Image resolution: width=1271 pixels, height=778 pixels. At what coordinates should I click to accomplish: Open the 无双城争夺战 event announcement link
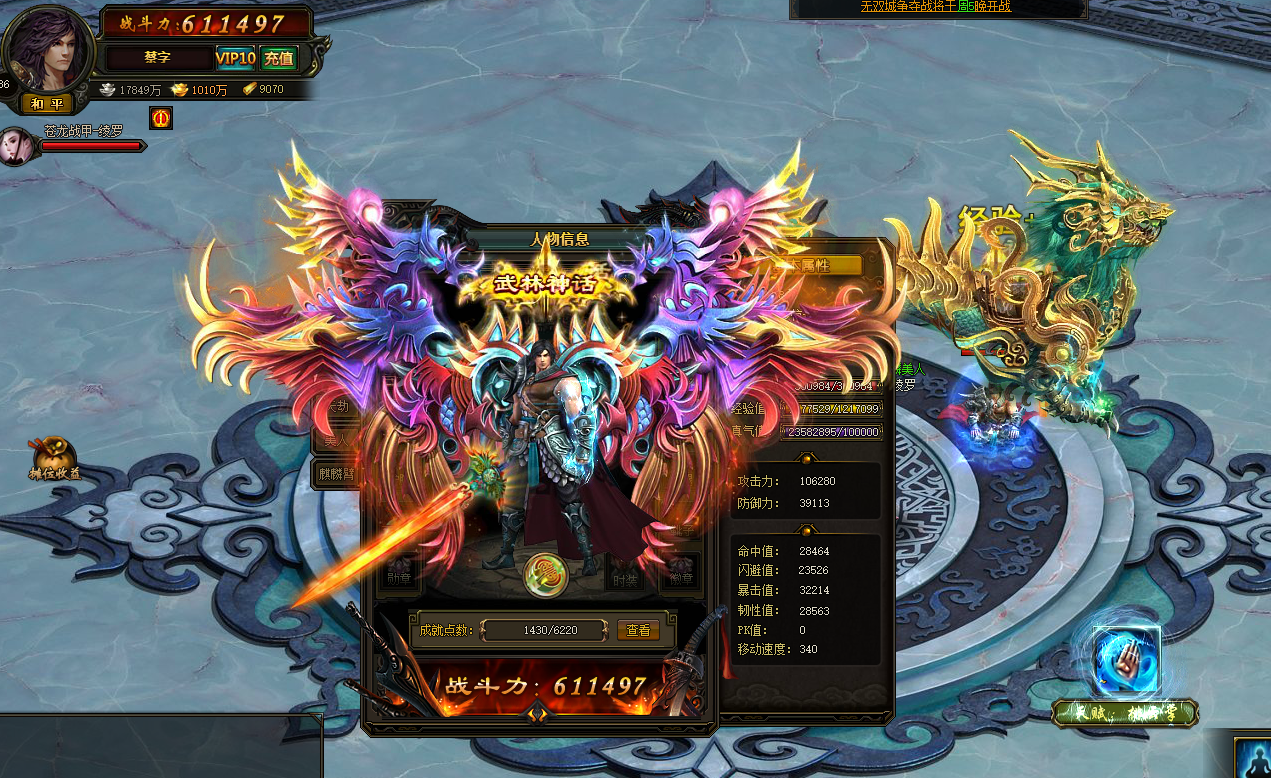click(935, 6)
